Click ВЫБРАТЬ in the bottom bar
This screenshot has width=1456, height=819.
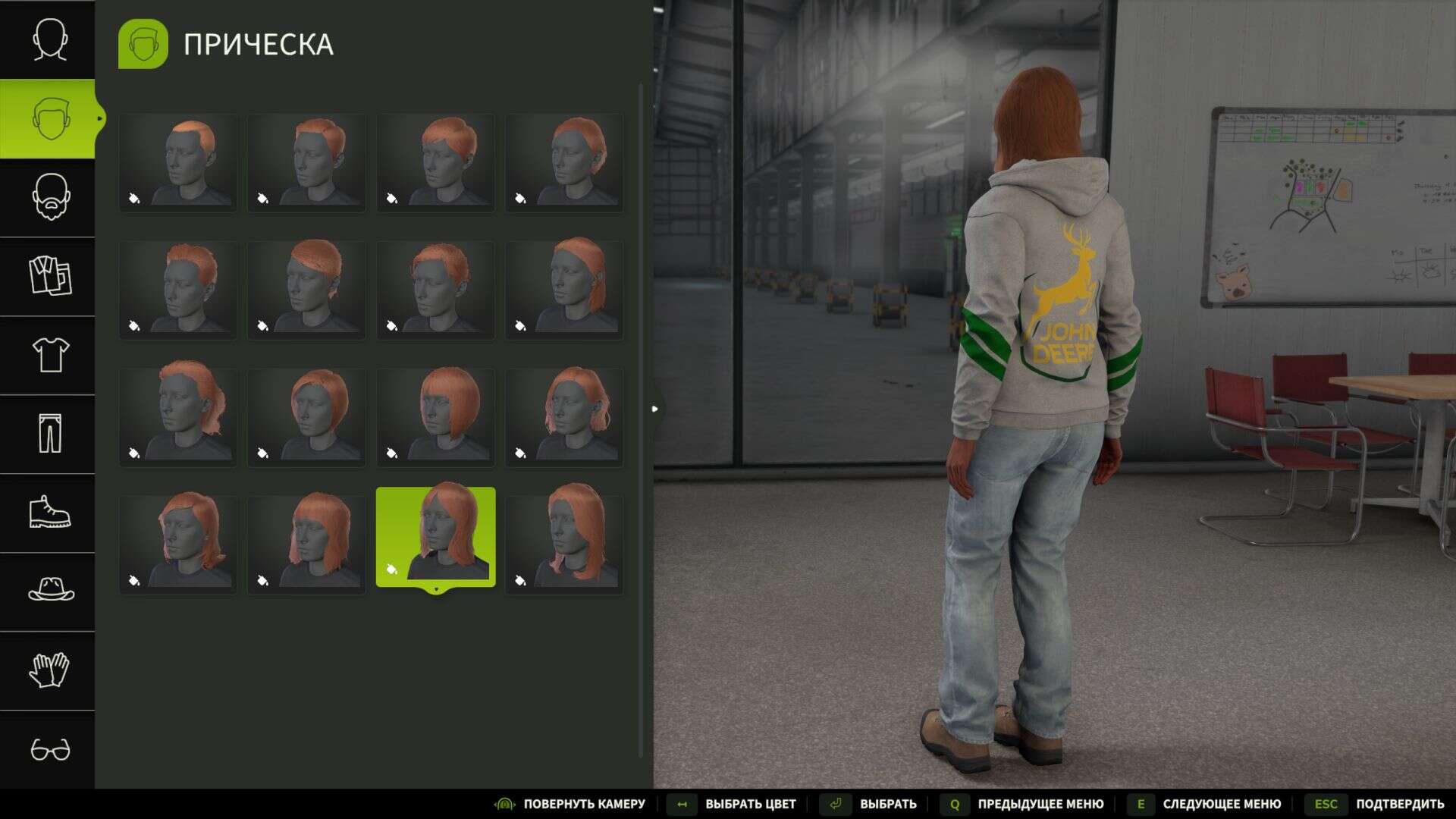pyautogui.click(x=887, y=803)
